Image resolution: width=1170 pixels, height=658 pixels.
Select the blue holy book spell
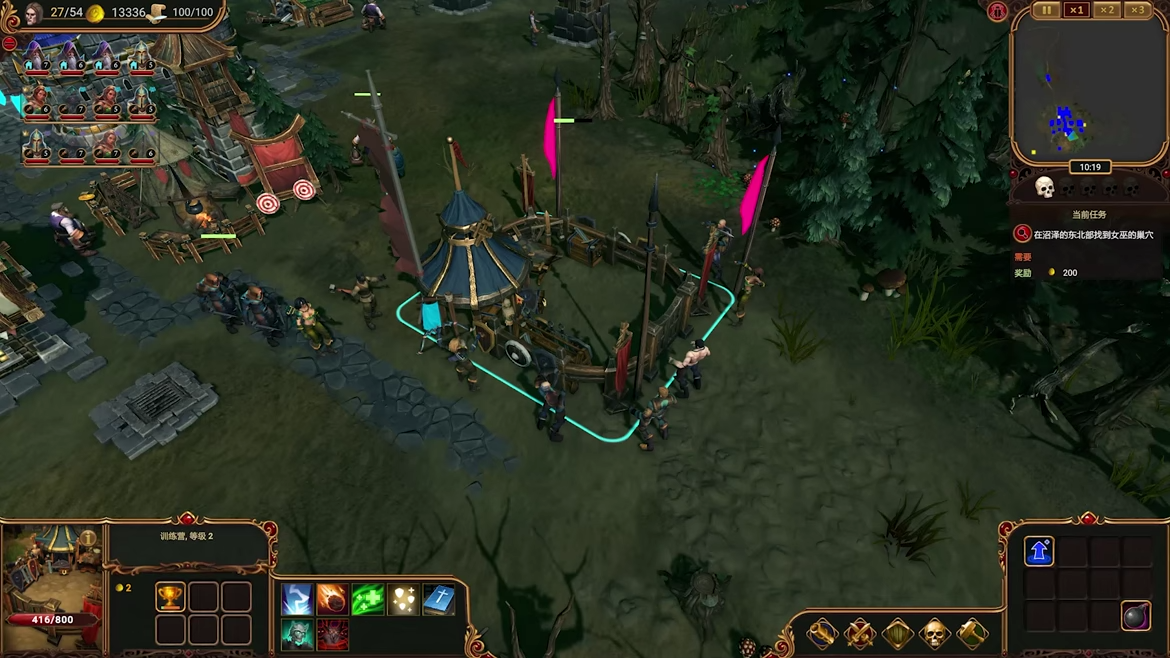point(438,599)
